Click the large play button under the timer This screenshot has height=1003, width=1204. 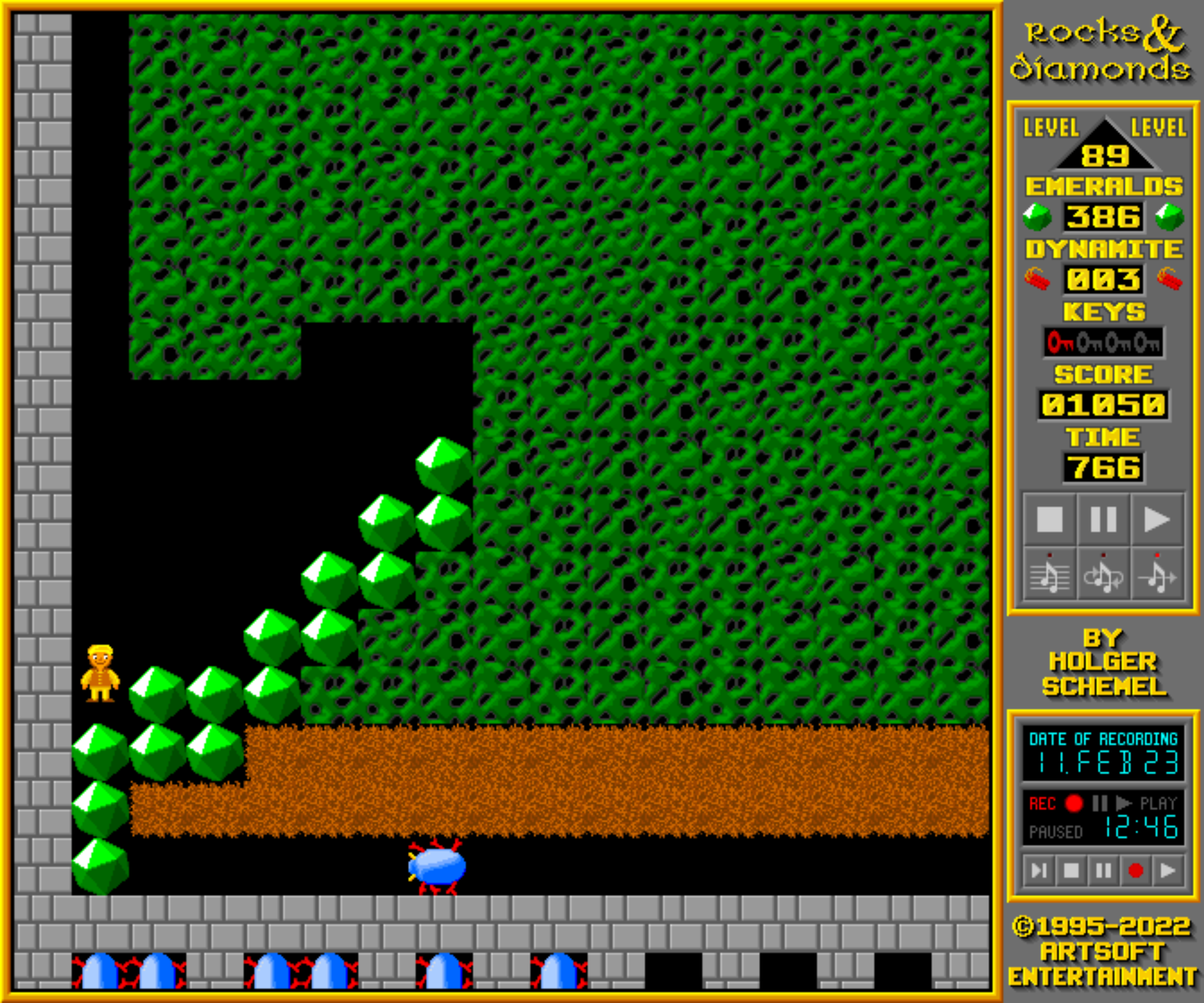[1157, 520]
